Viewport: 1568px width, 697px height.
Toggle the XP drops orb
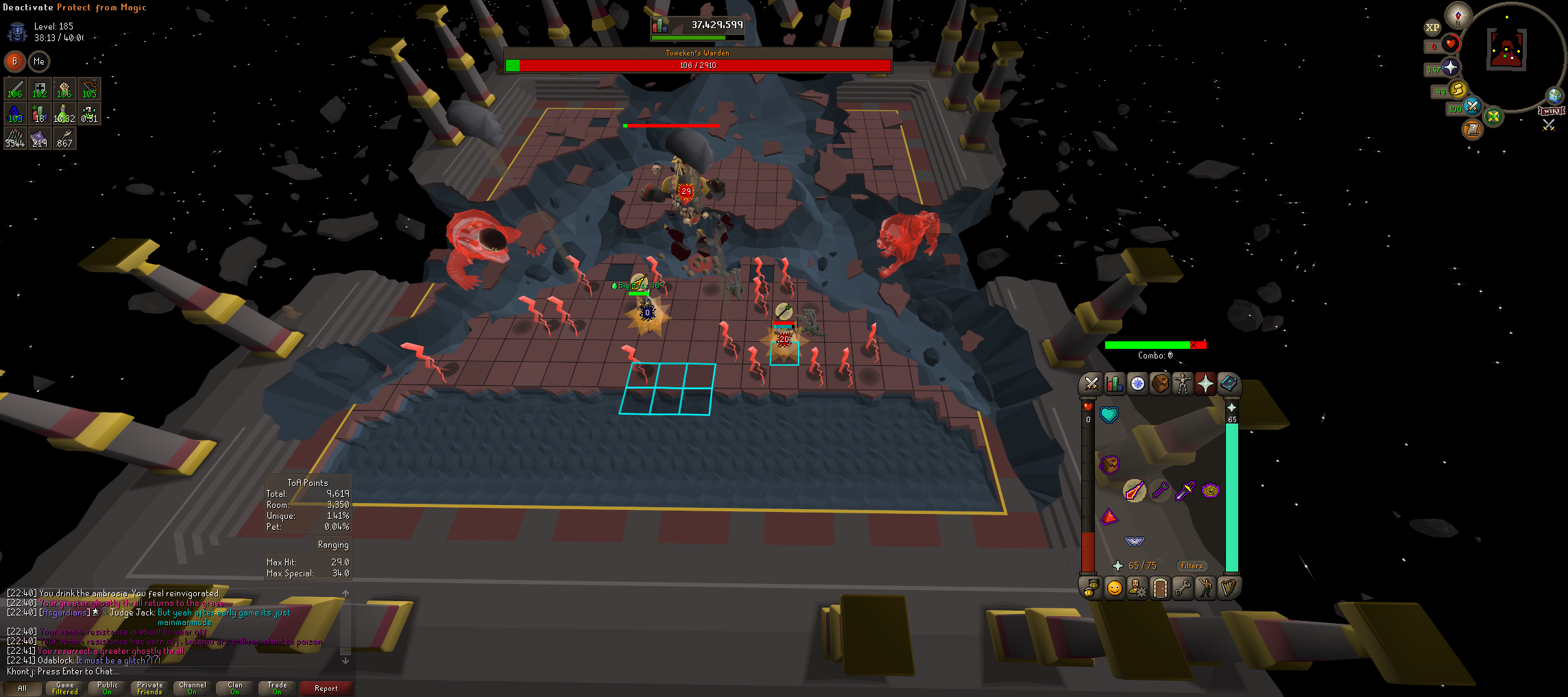[x=1432, y=28]
